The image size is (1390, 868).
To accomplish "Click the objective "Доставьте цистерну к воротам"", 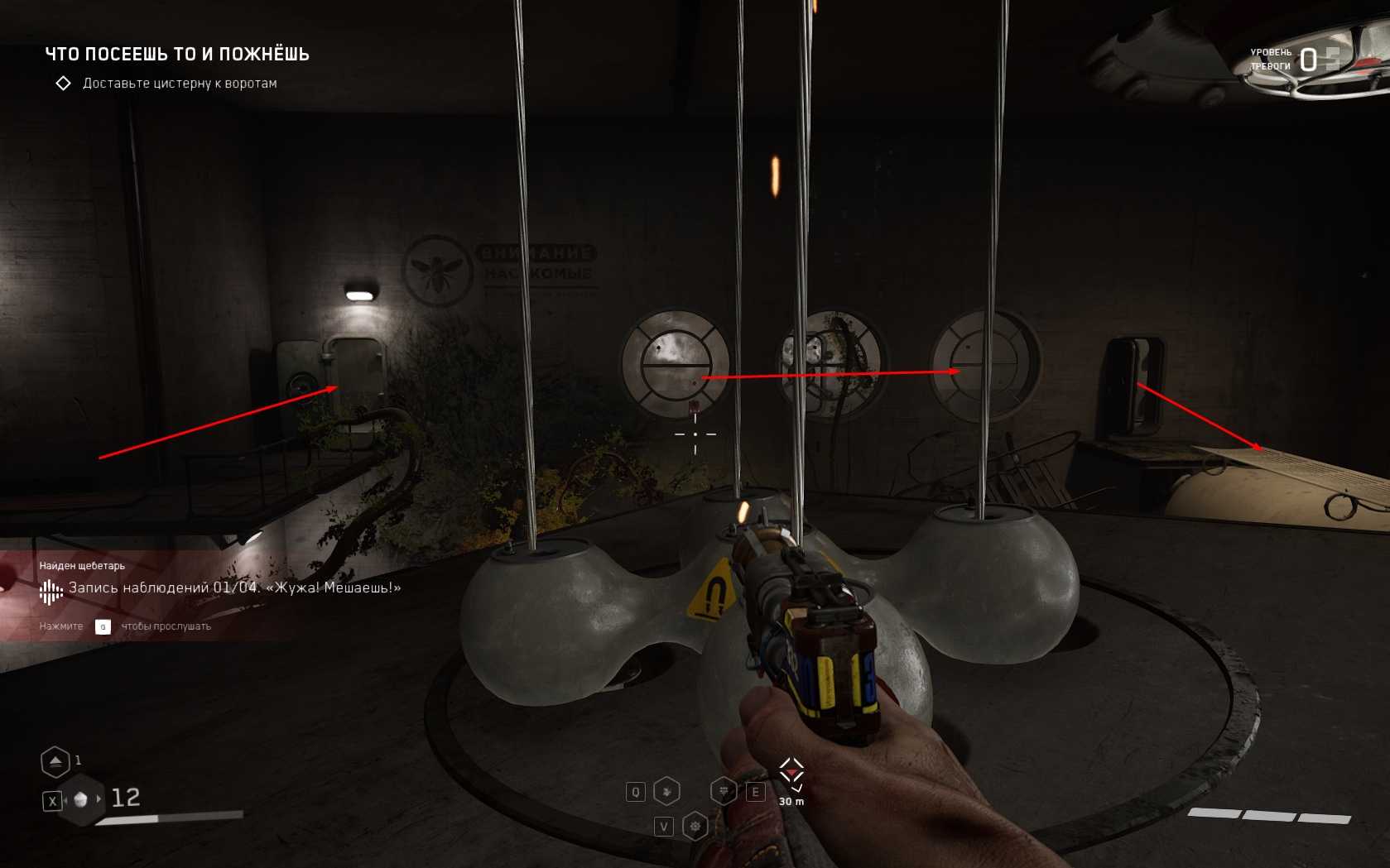I will (x=179, y=84).
